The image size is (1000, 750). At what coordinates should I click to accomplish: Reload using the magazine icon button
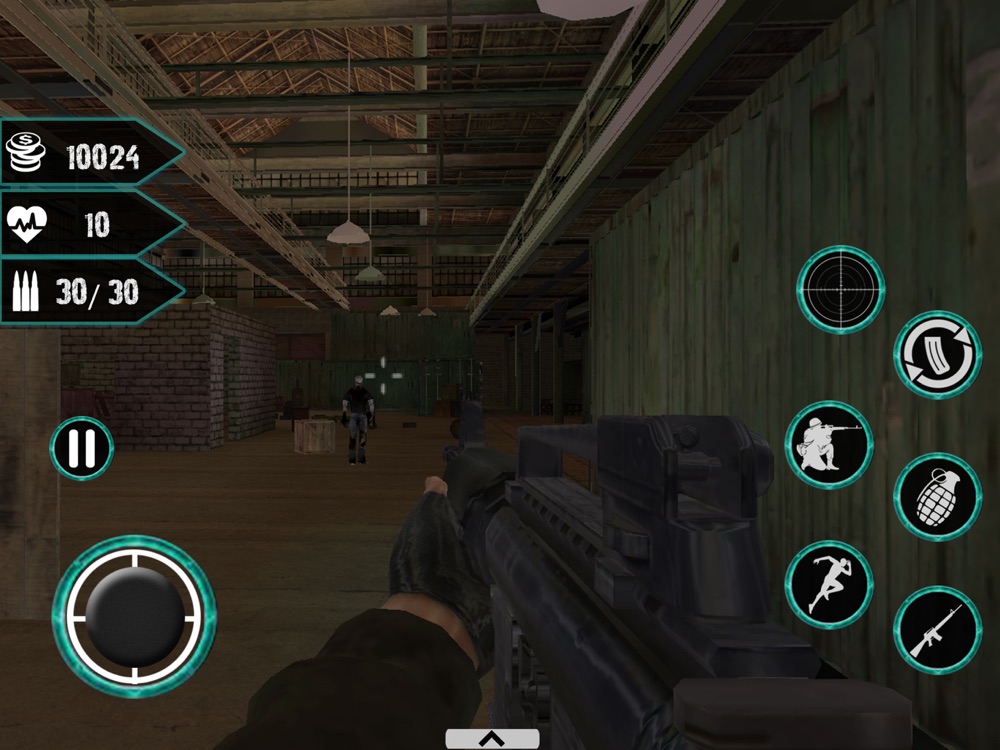(937, 354)
